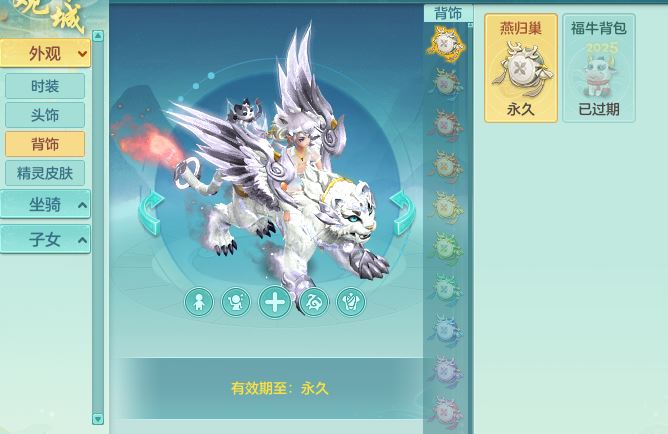Screen dimensions: 668x434
Task: Click the sidebar scroll-down arrow
Action: [x=98, y=419]
